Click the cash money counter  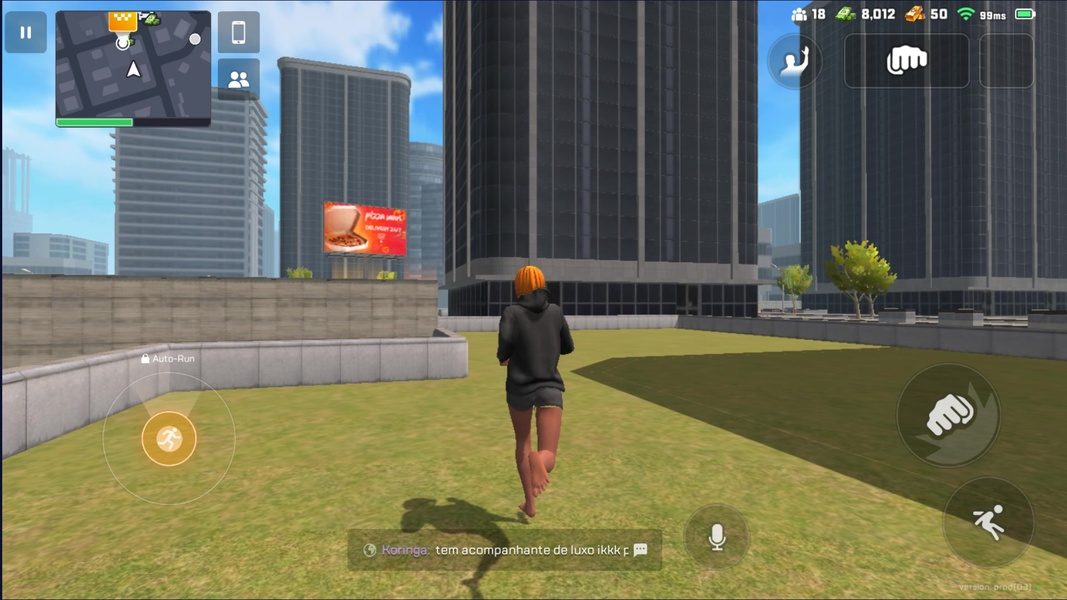[x=866, y=14]
